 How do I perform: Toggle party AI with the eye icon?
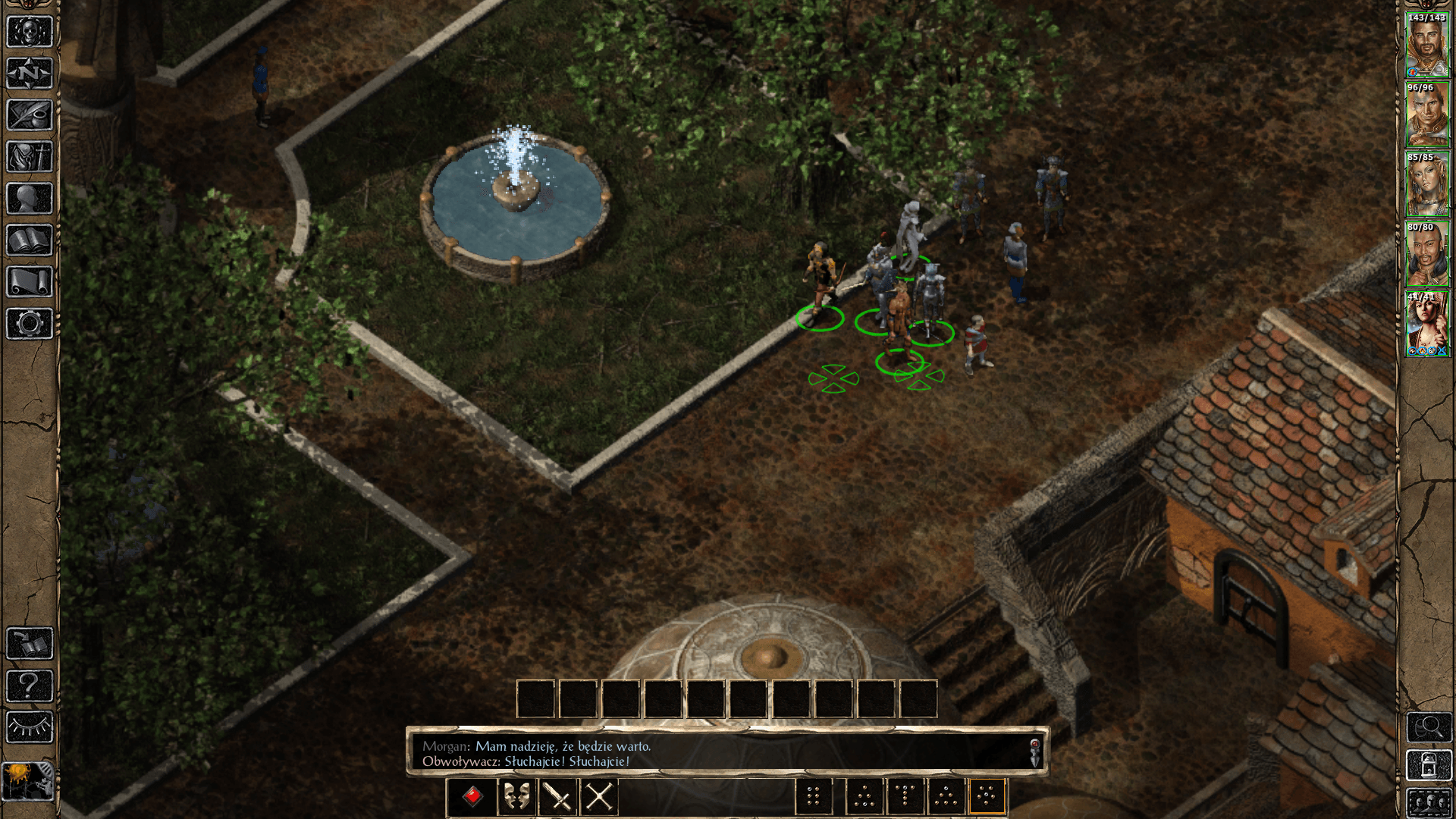coord(28,724)
